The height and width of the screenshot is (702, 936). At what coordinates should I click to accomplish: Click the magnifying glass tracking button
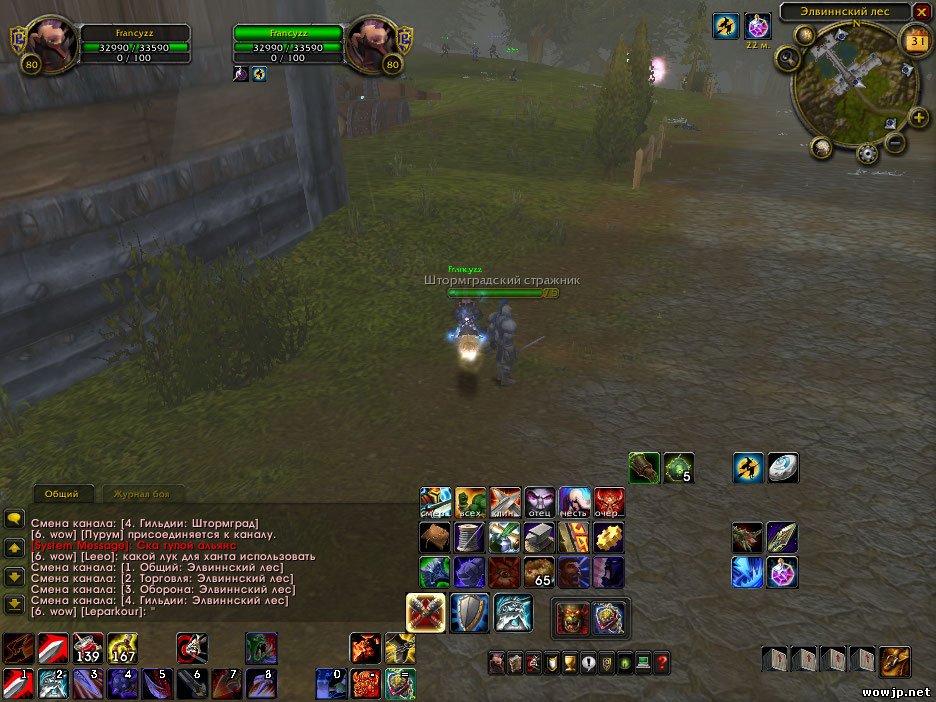coord(788,59)
